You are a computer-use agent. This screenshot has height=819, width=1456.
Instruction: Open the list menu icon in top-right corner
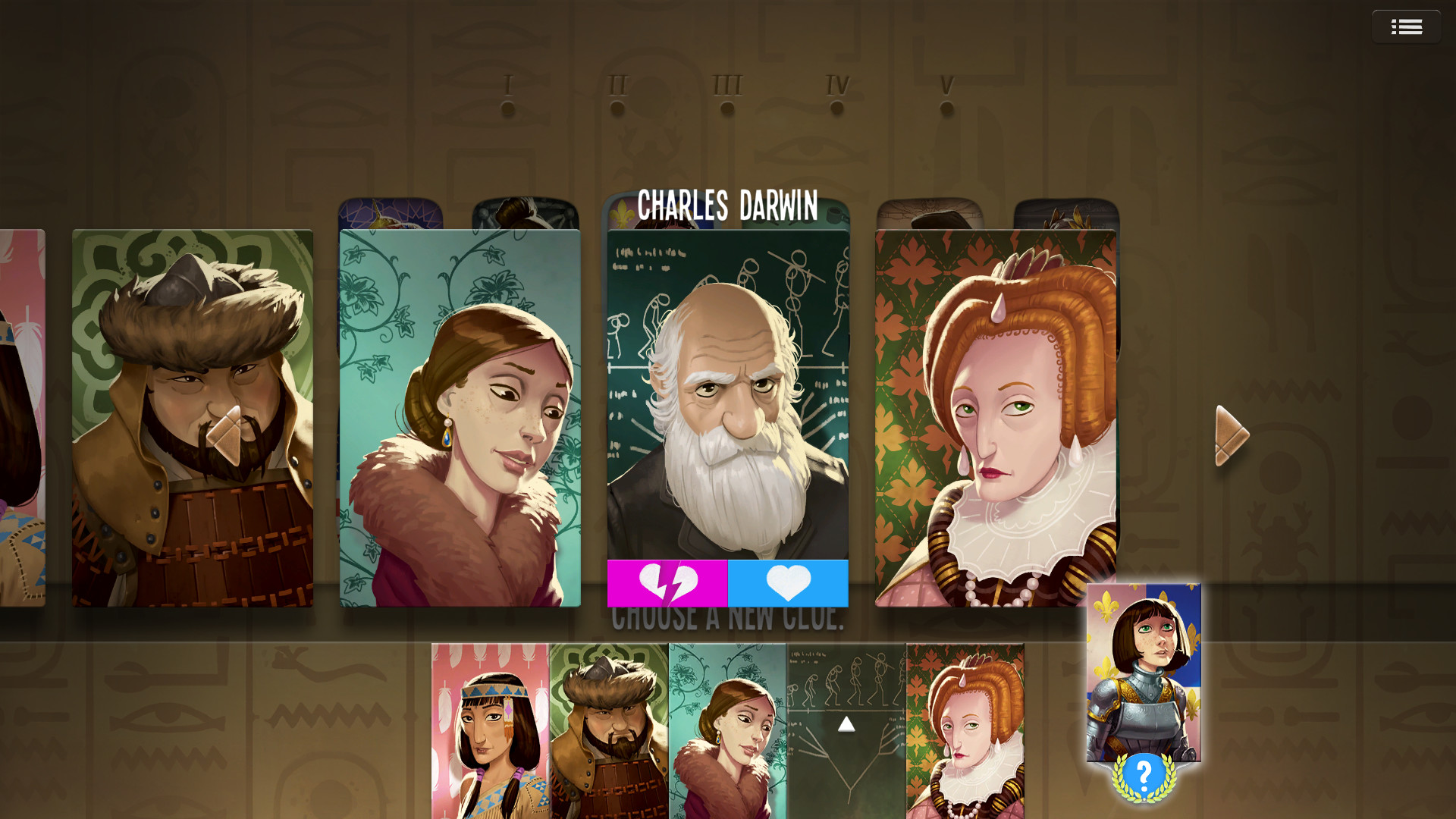pos(1407,26)
